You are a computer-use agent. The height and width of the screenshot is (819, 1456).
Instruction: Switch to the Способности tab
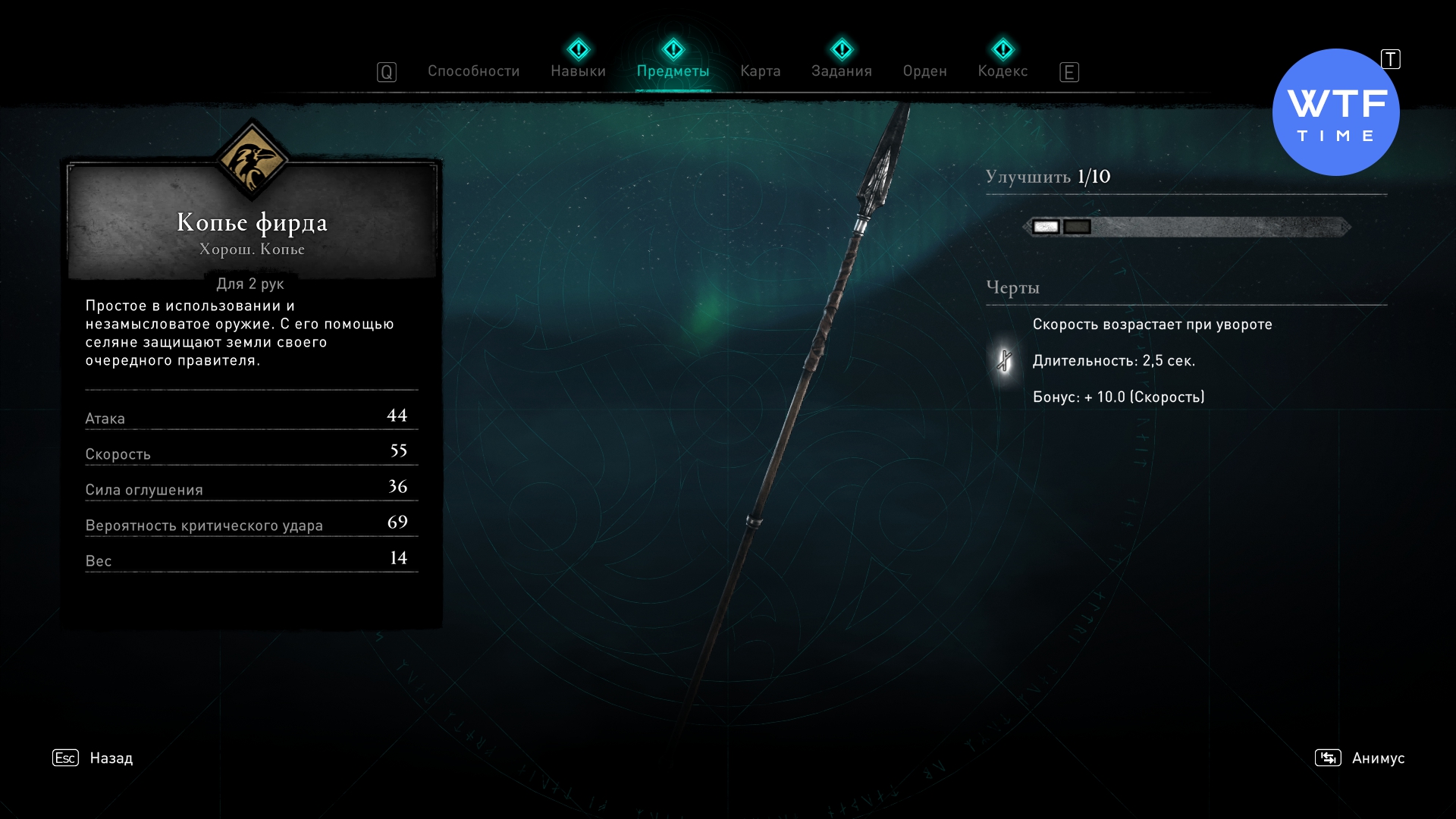point(473,71)
